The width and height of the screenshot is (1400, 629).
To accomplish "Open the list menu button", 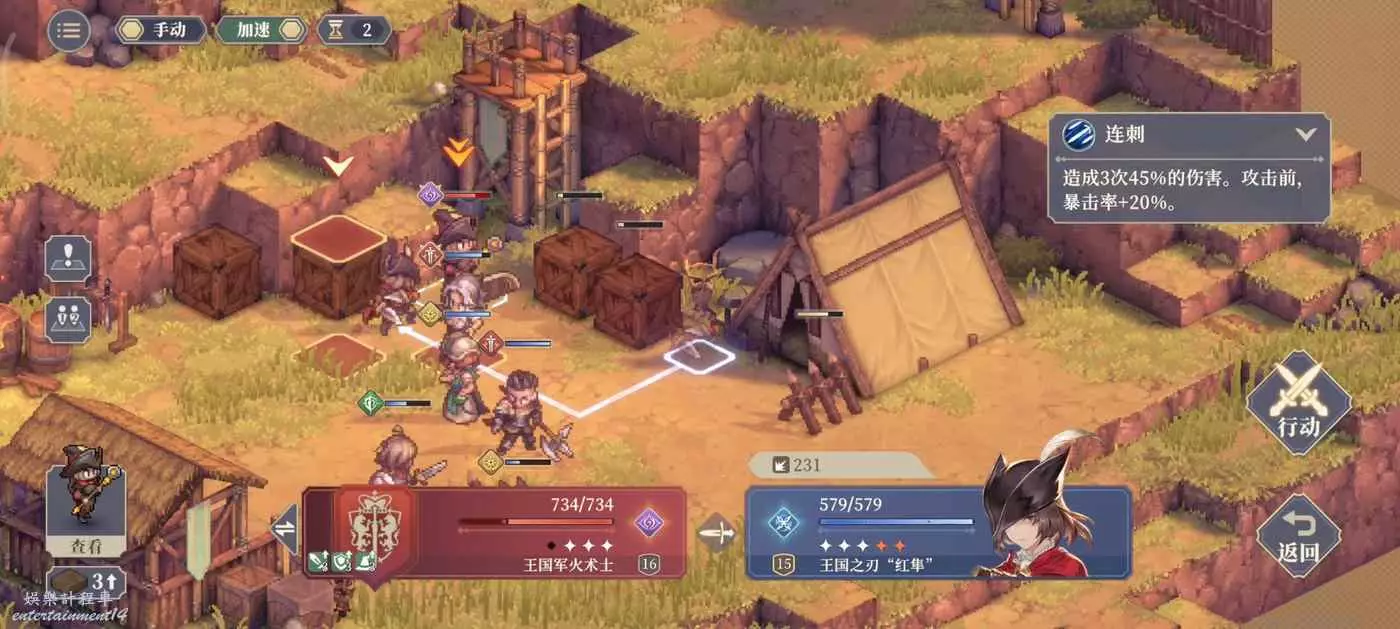I will 69,30.
